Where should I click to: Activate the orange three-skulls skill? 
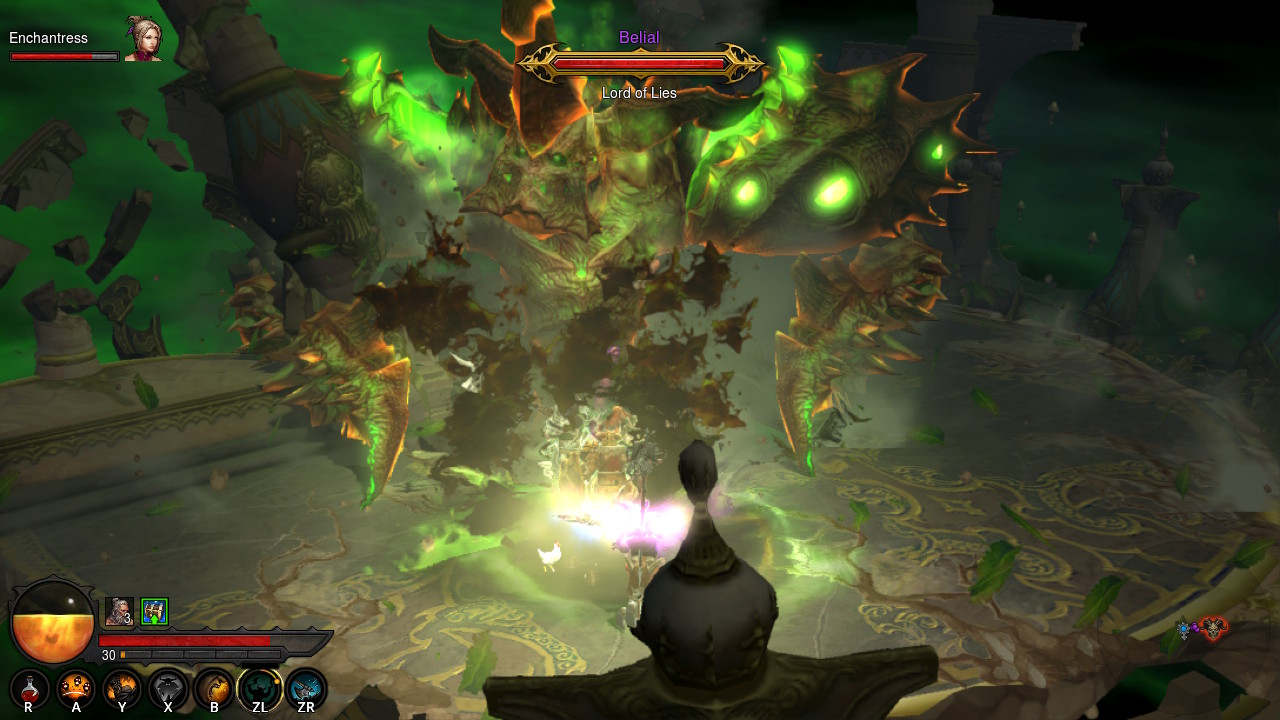[76, 688]
